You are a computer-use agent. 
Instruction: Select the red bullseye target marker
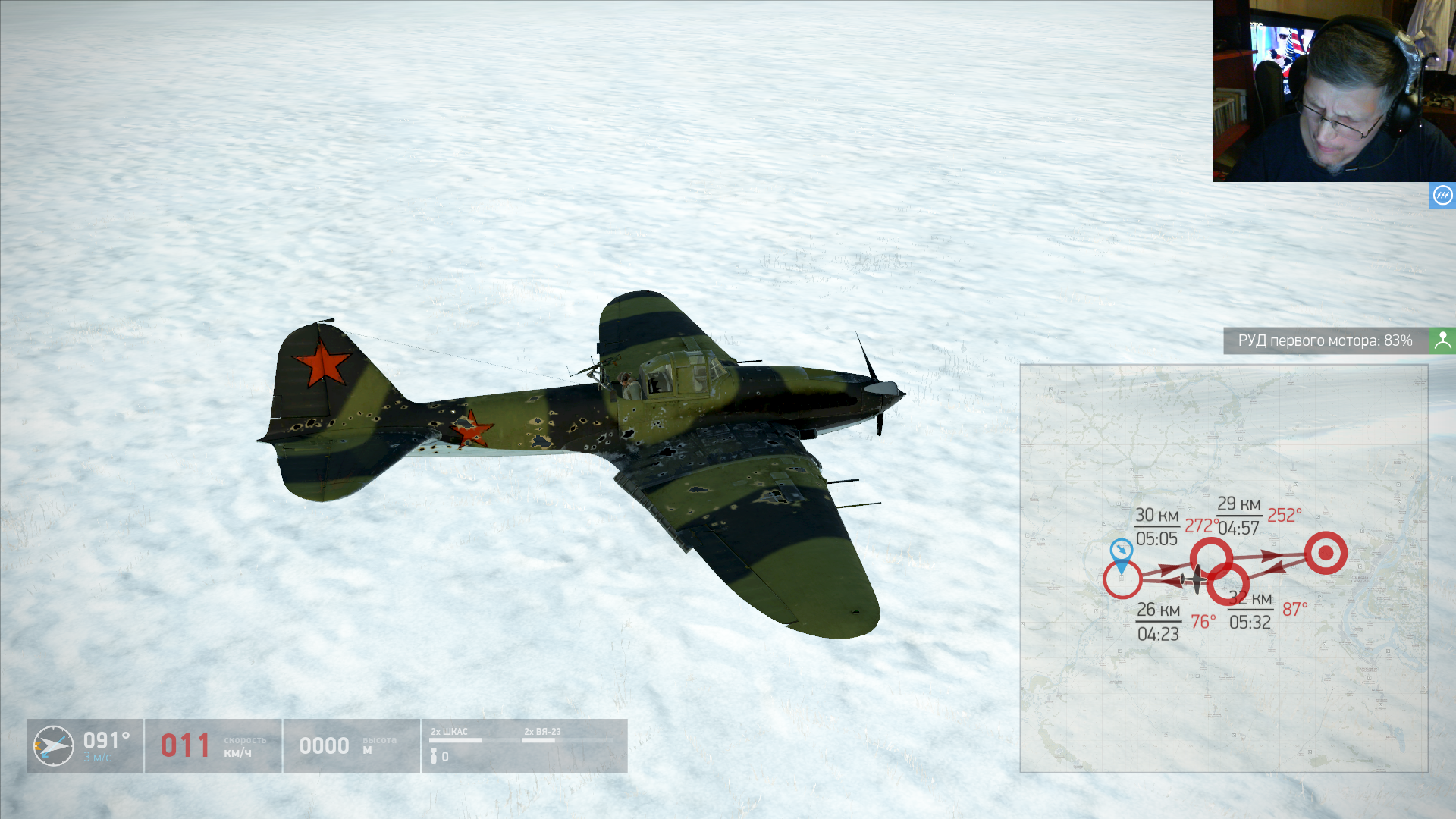coord(1326,553)
